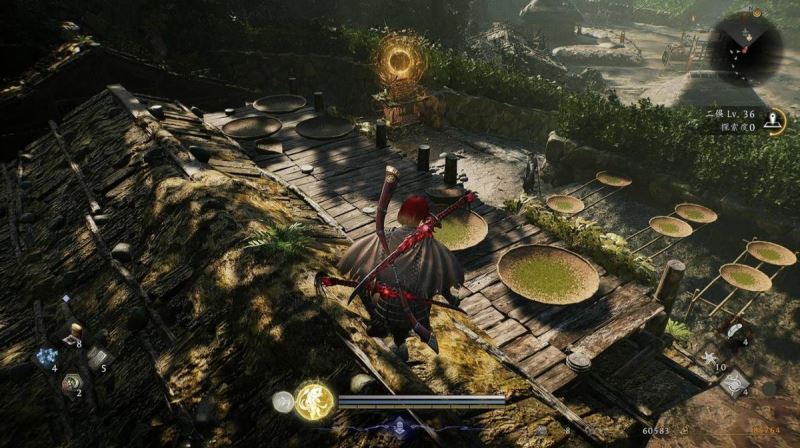Viewport: 800px width, 448px height.
Task: Select the scroll item with count 5
Action: tap(97, 357)
